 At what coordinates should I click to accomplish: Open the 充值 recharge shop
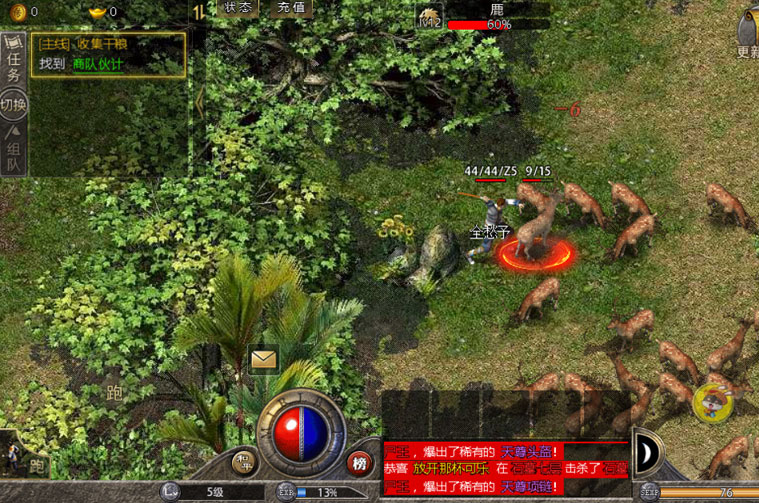(x=290, y=7)
